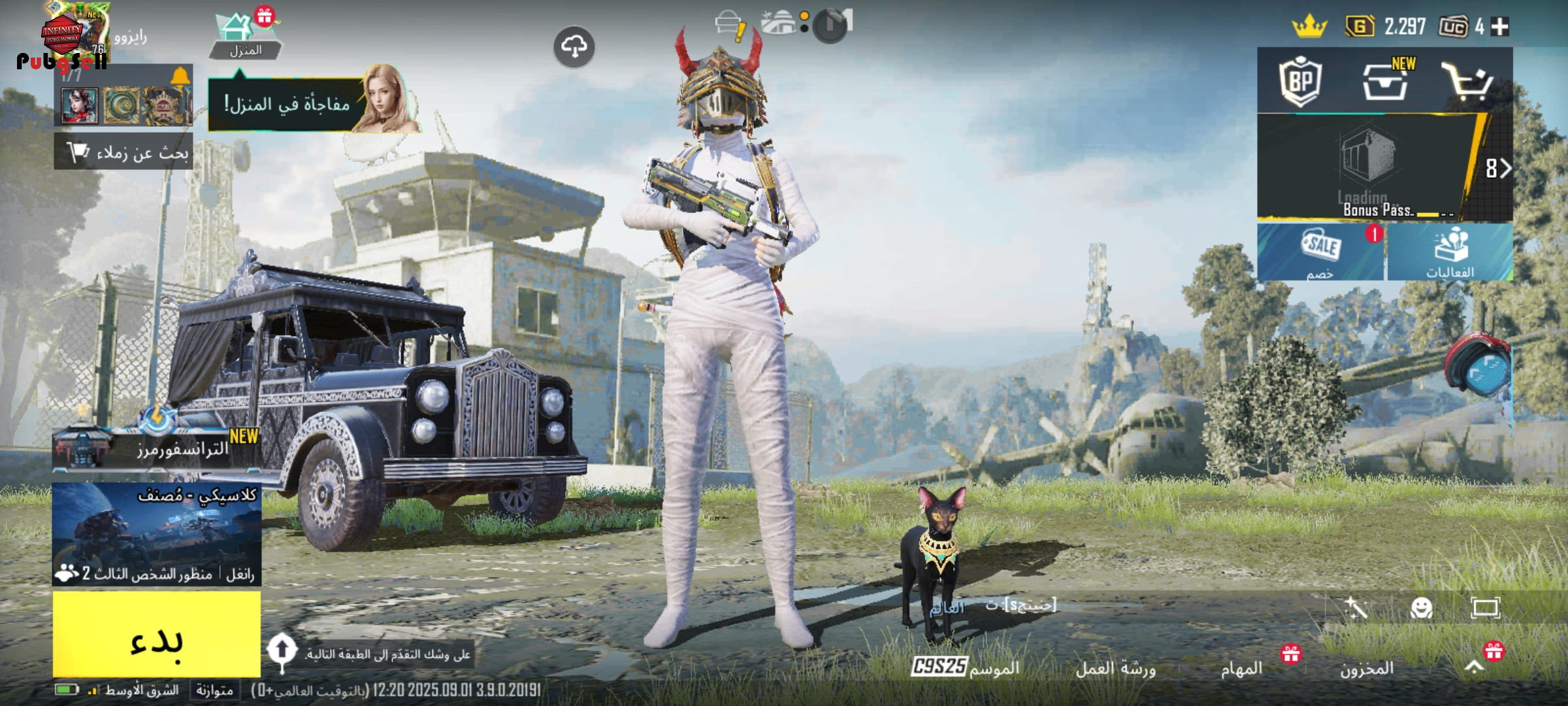
Task: Open the Bonus Pass panel
Action: point(1379,169)
